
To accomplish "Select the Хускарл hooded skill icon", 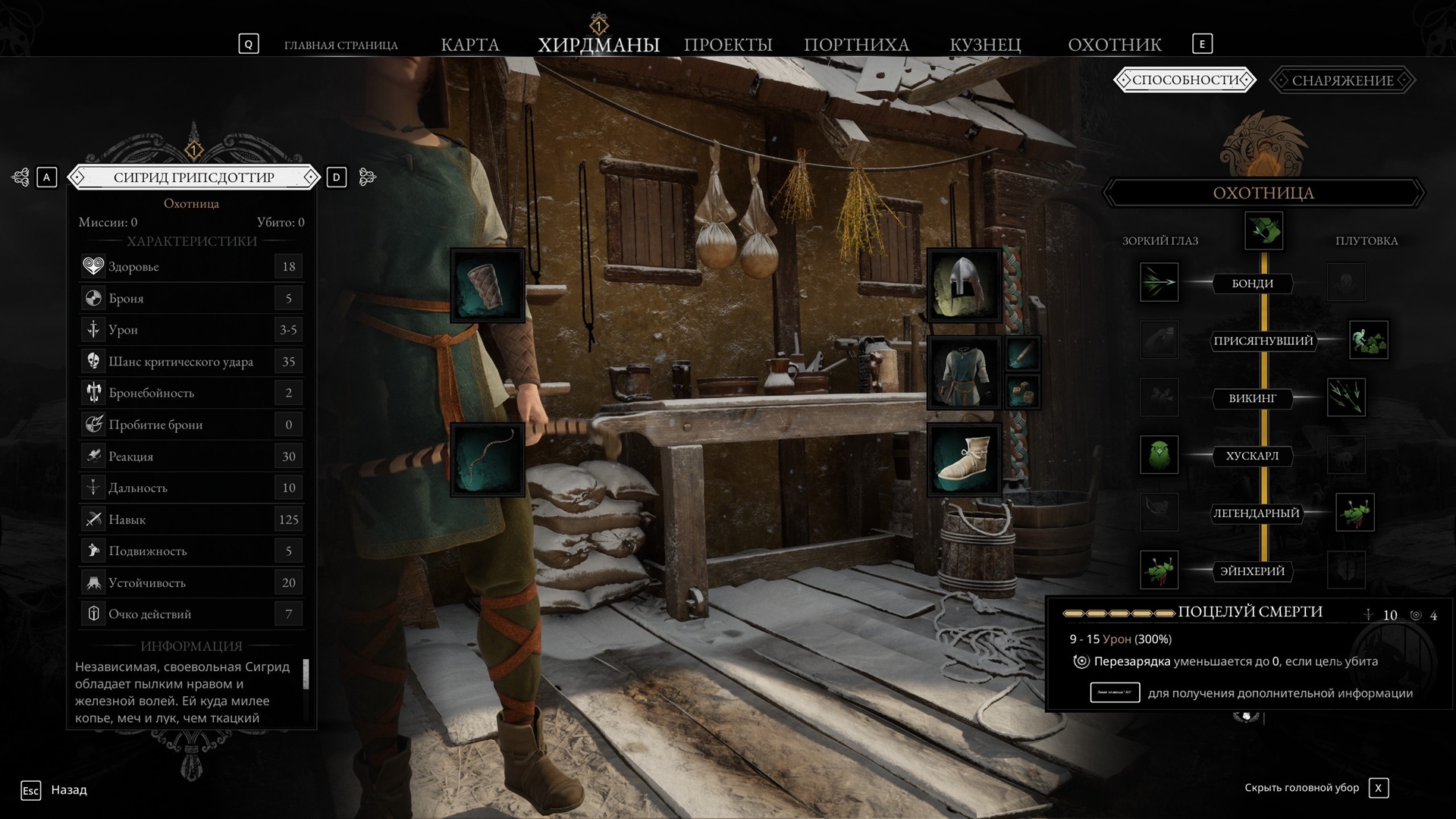I will coord(1159,455).
